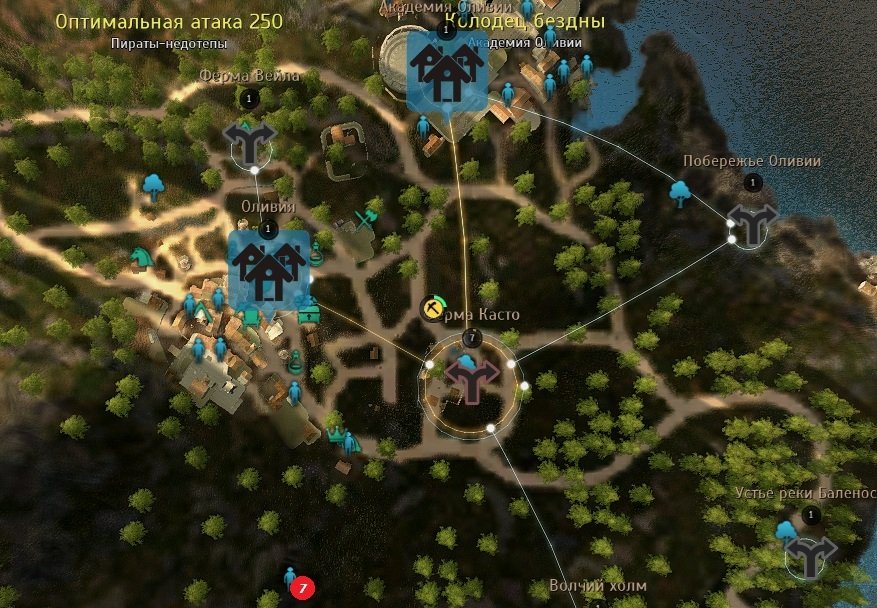The width and height of the screenshot is (877, 608).
Task: Click the green crown icon
Action: coord(337,434)
